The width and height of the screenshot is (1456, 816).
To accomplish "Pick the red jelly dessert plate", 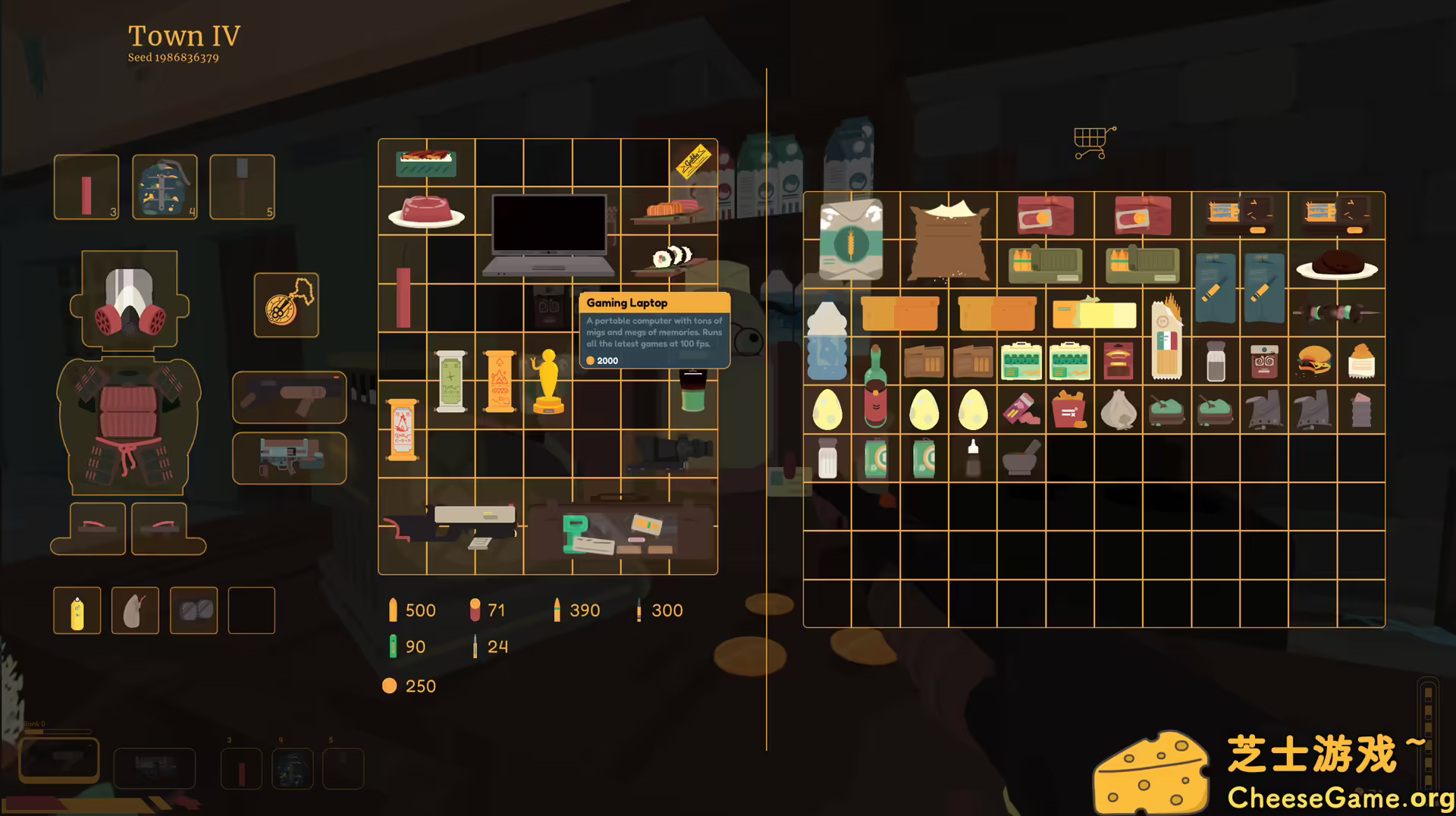I will point(426,212).
